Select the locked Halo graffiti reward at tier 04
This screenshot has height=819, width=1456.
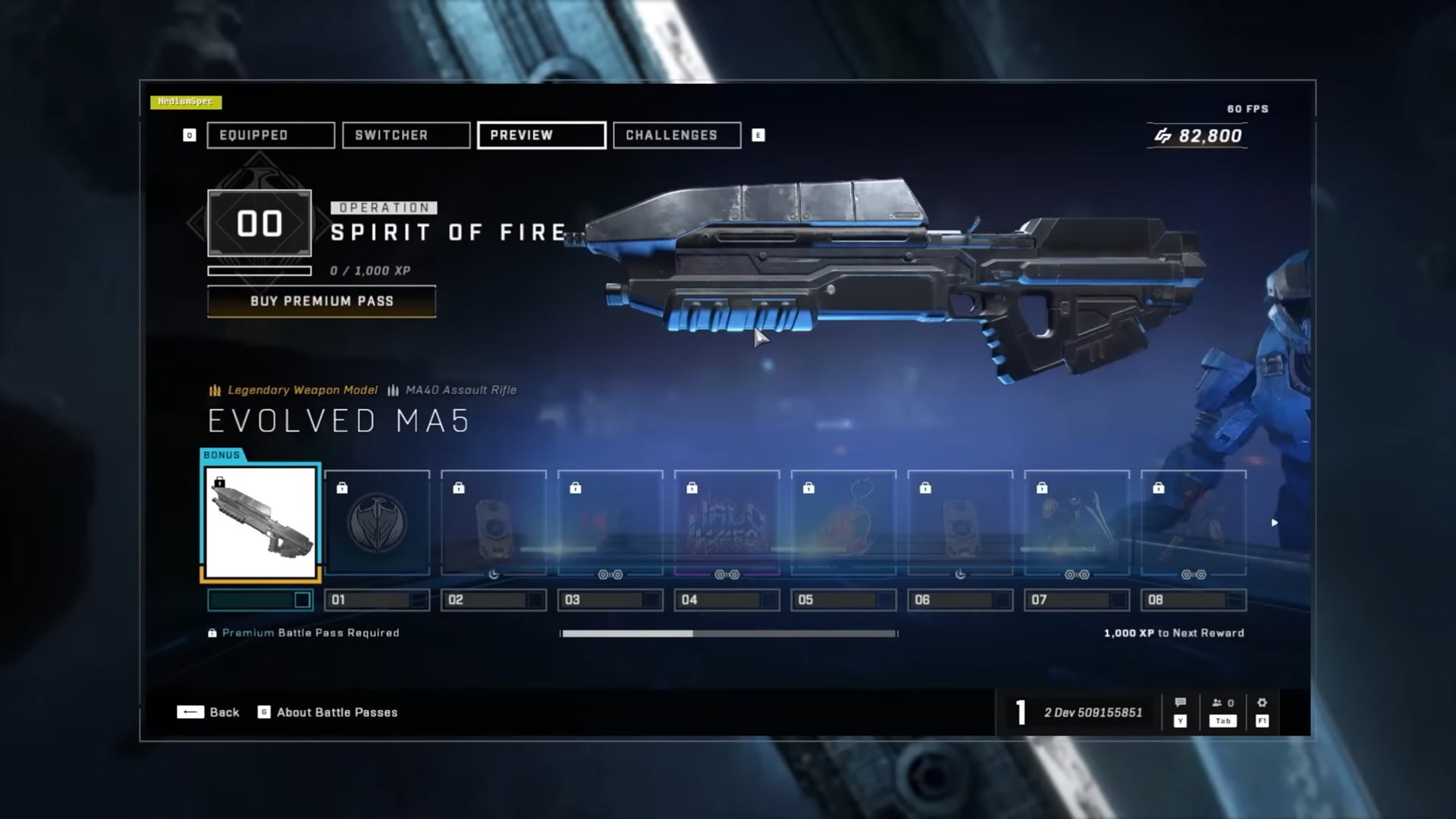click(x=726, y=522)
